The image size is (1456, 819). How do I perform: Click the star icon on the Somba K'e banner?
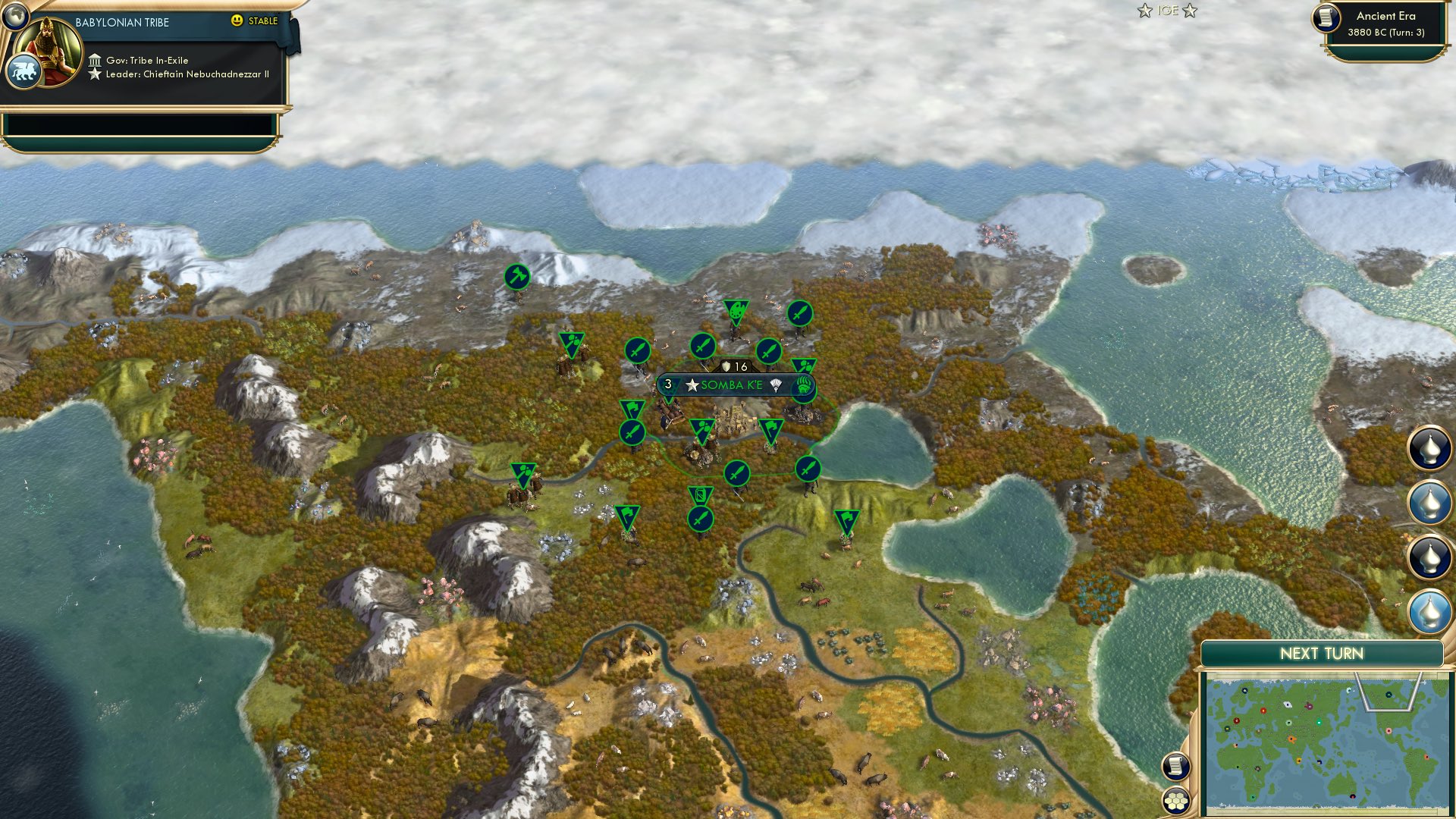(692, 384)
